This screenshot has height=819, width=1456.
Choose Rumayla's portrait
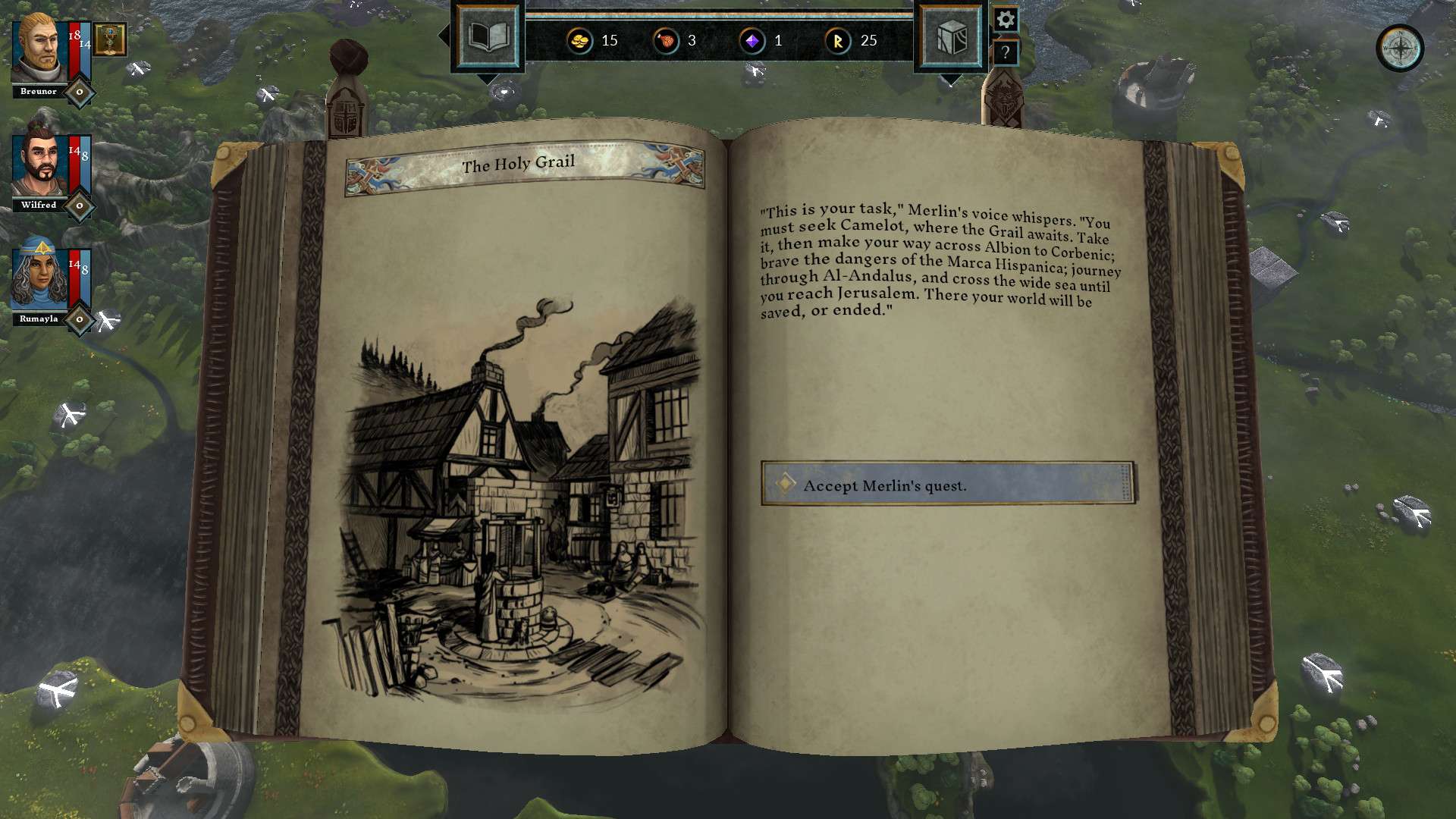click(39, 278)
